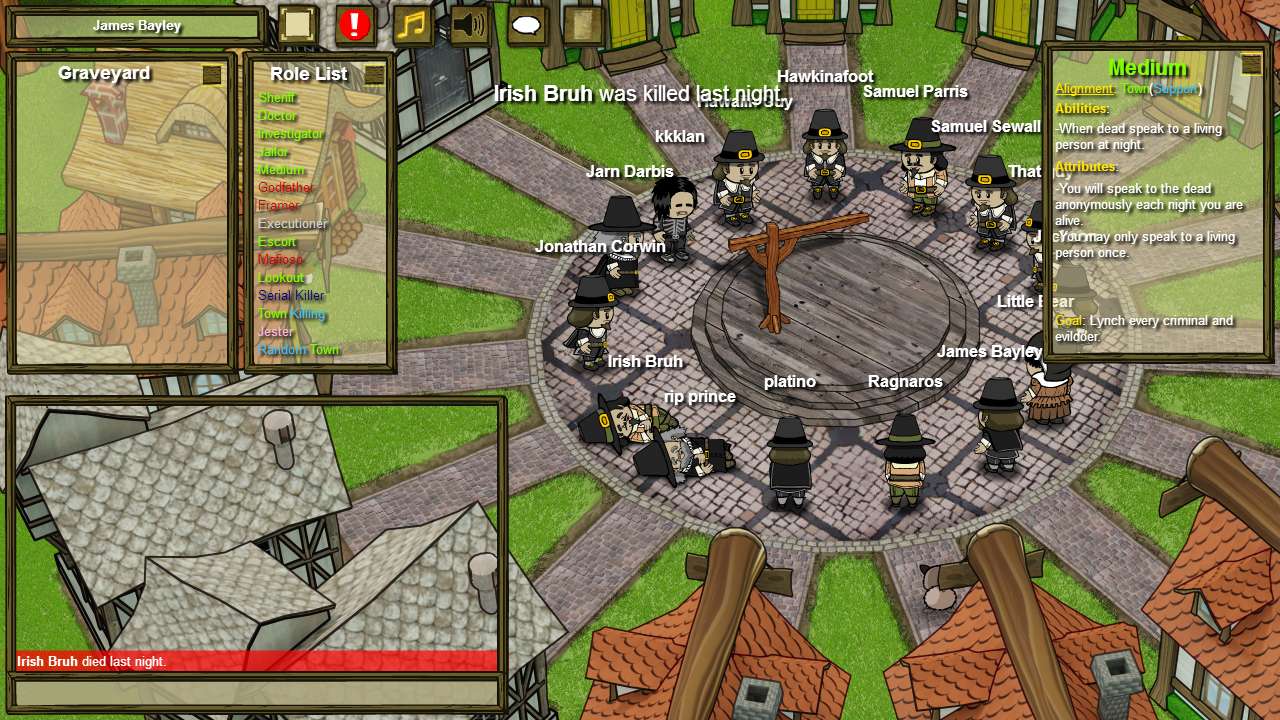Open the Serial Killer role entry

point(291,295)
